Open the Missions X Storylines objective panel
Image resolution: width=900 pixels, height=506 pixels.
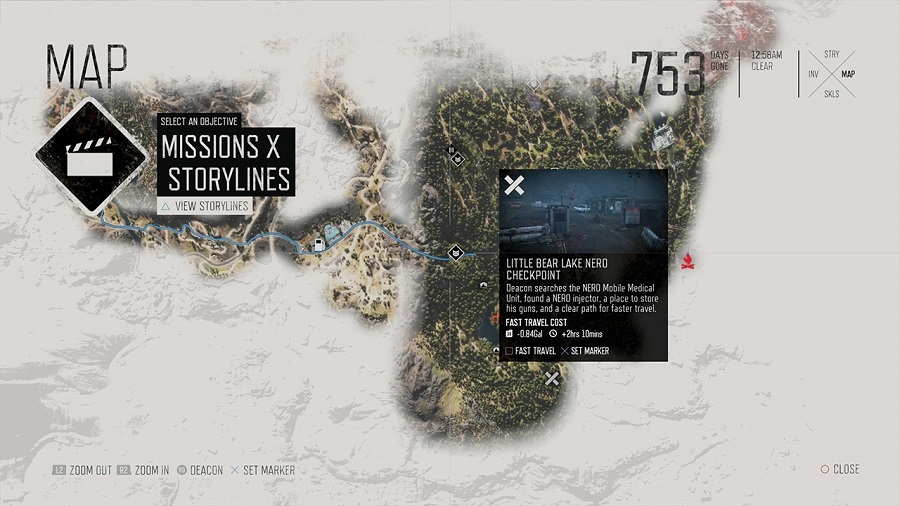(x=227, y=162)
